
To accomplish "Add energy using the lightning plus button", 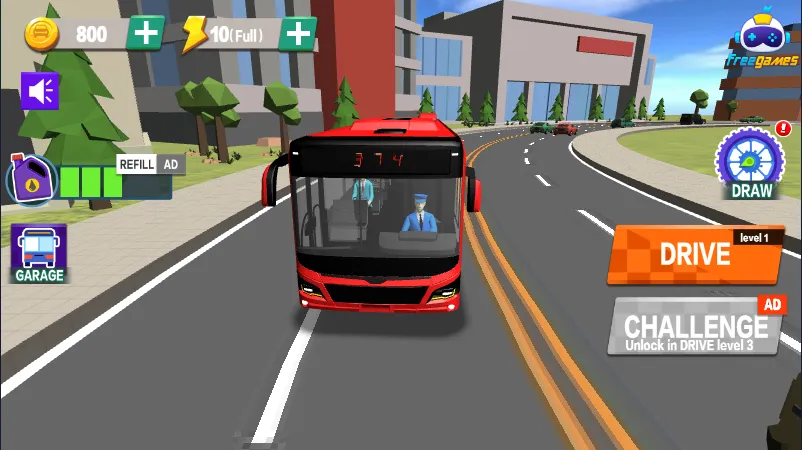I will pyautogui.click(x=298, y=33).
